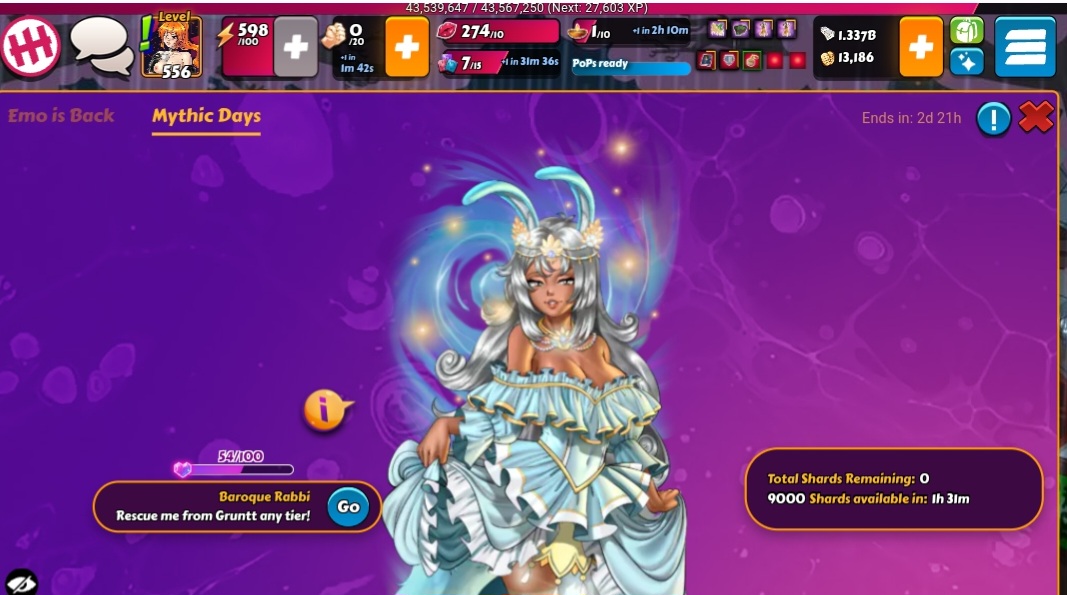Open the player profile avatar

tap(171, 47)
